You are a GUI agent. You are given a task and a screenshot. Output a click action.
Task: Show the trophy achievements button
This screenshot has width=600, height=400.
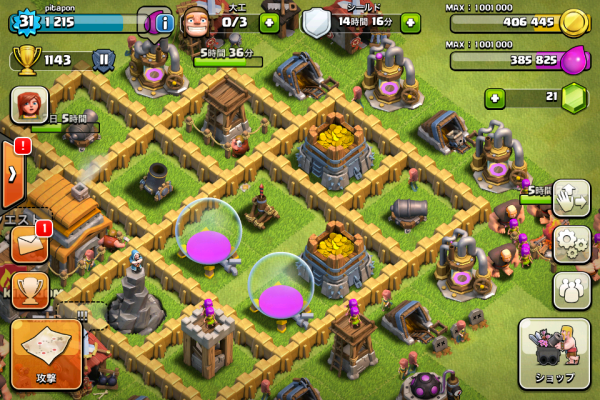[x=28, y=289]
